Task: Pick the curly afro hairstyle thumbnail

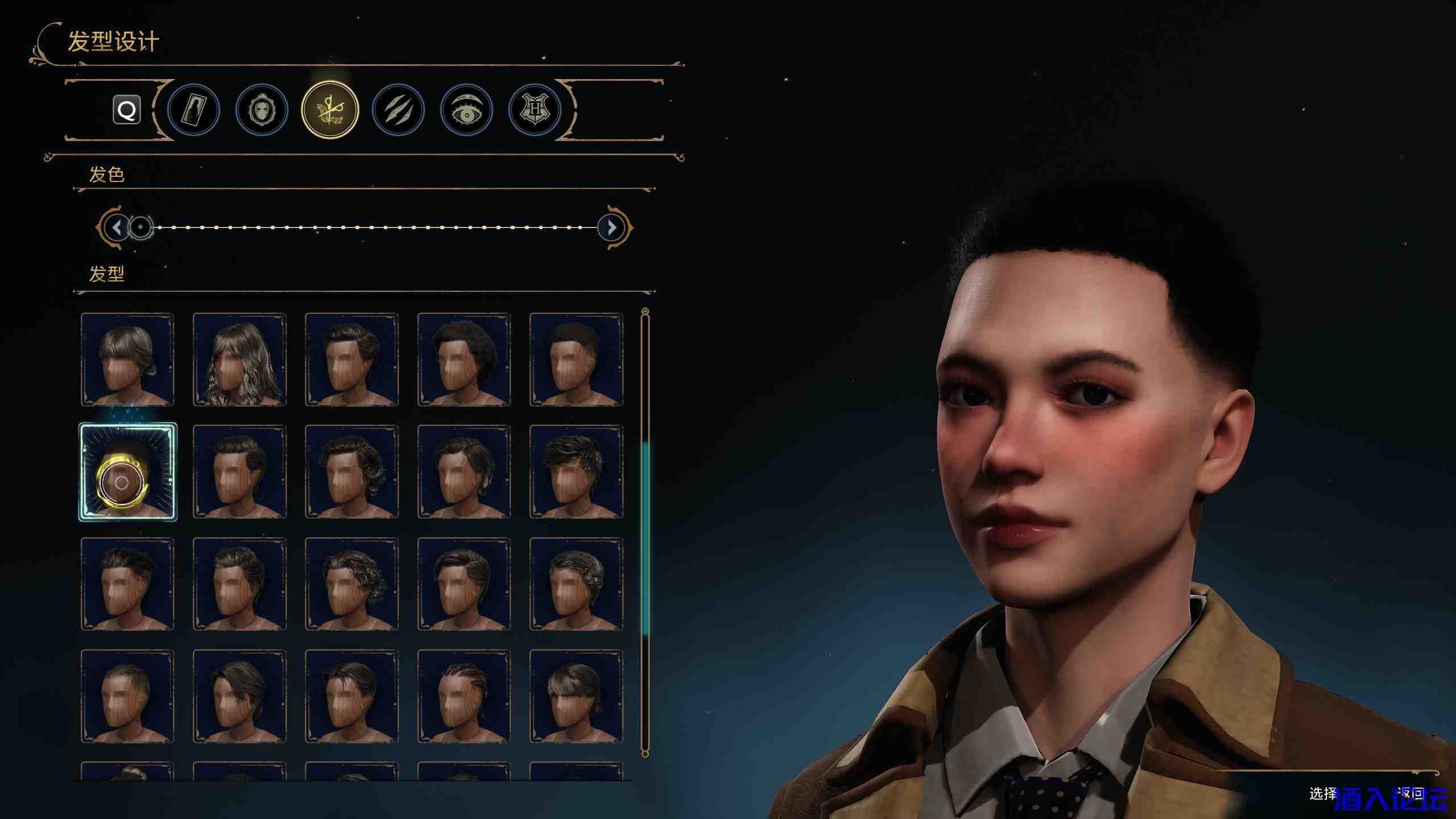Action: pos(464,359)
